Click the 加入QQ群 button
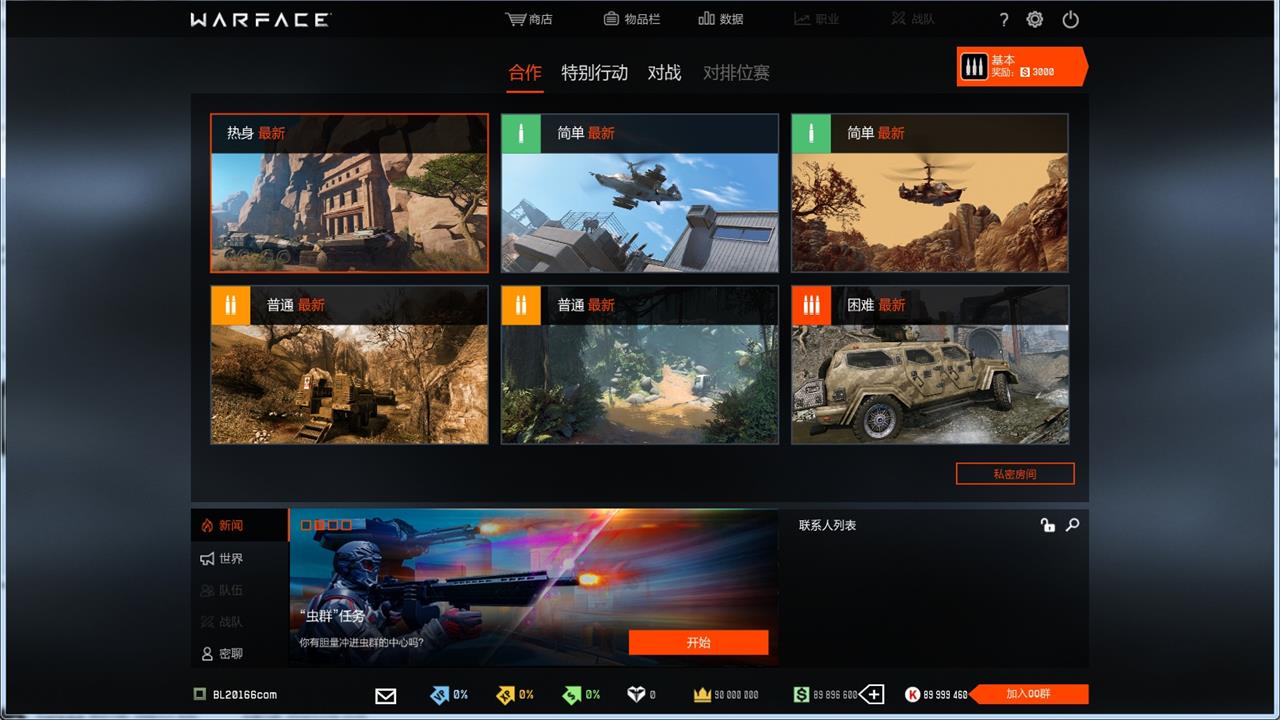This screenshot has height=720, width=1280. (1029, 694)
